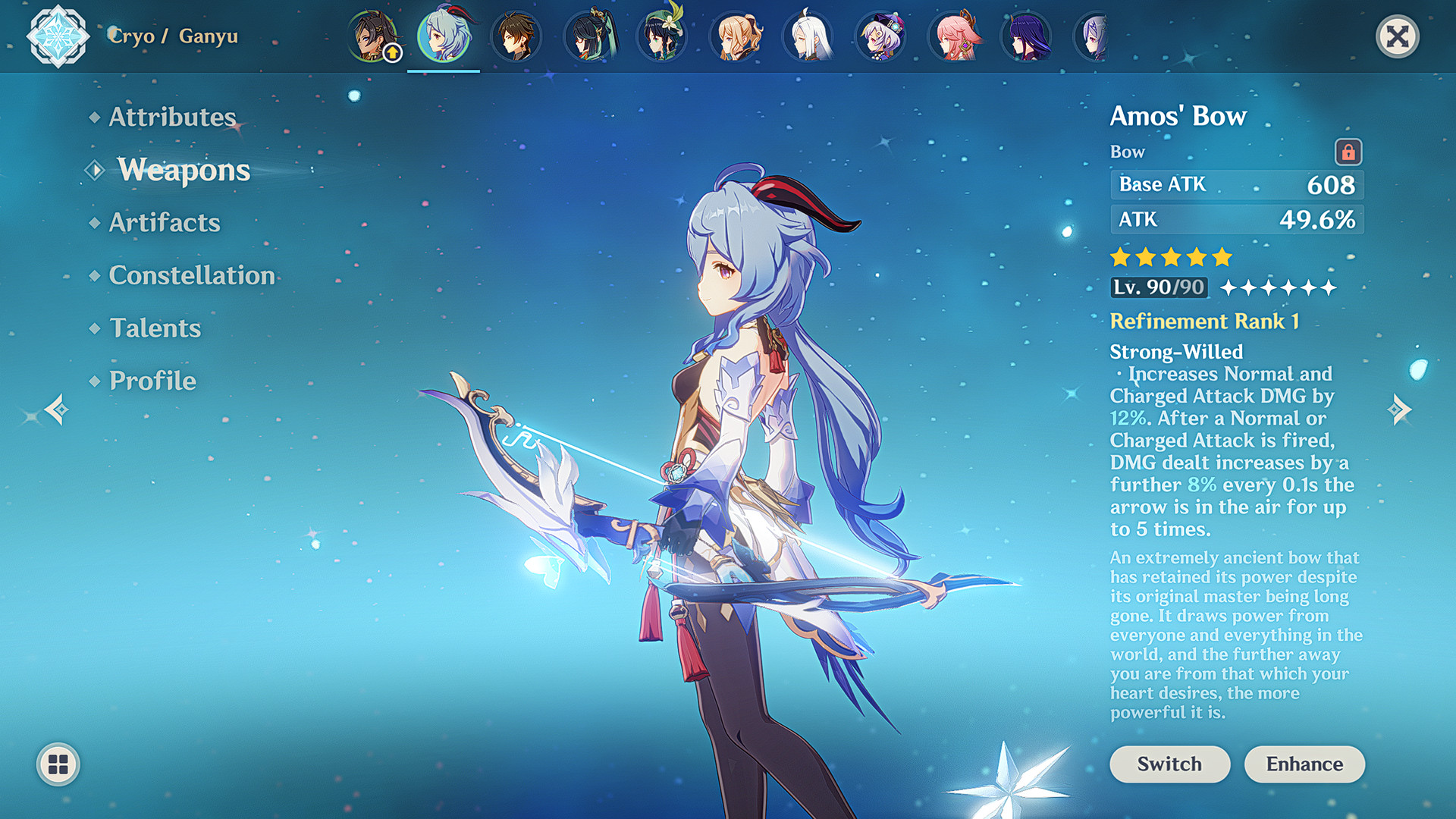The height and width of the screenshot is (819, 1456).
Task: Switch to the Artifacts tab
Action: point(164,222)
